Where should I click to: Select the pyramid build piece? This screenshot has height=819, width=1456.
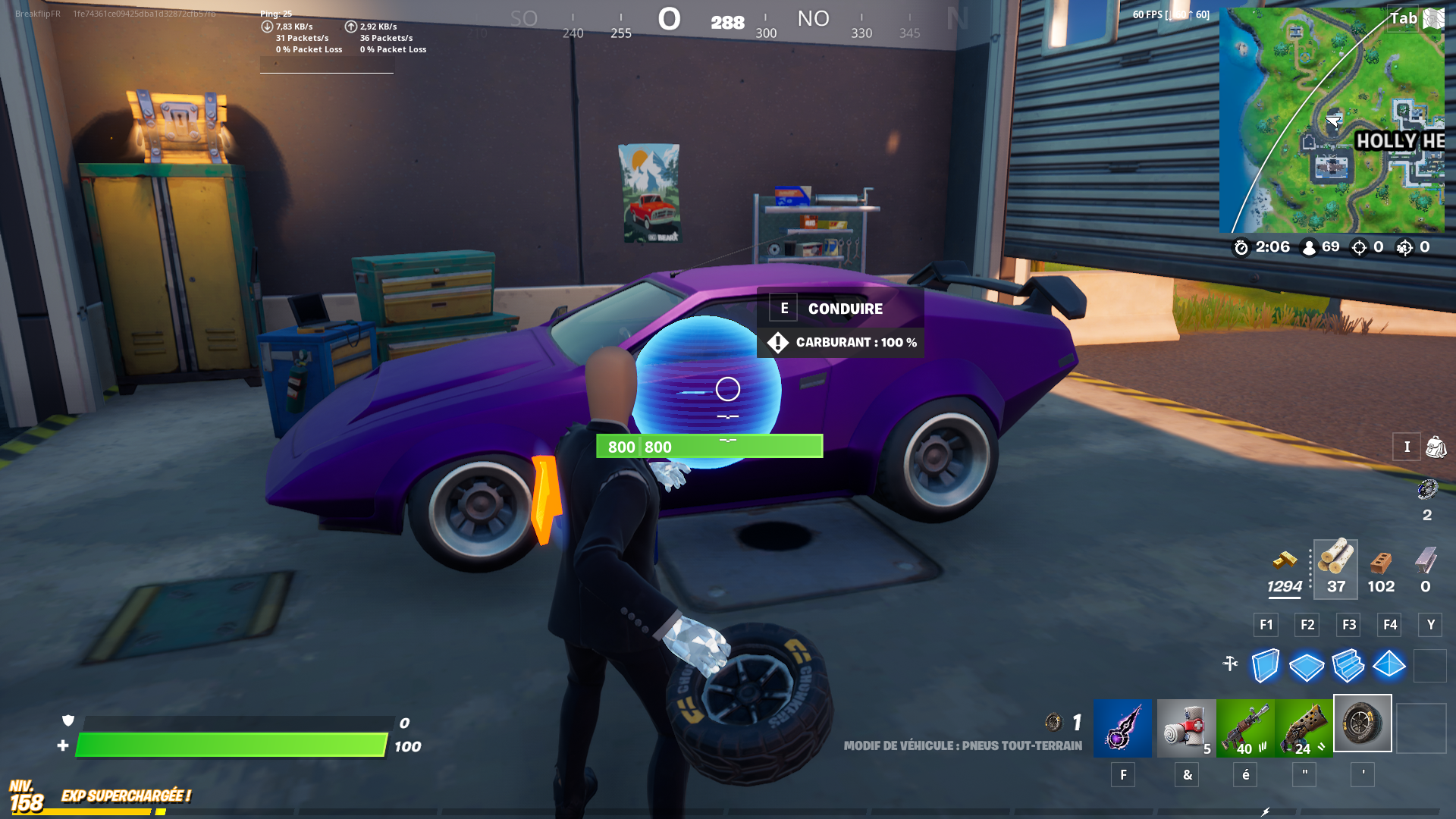point(1389,666)
